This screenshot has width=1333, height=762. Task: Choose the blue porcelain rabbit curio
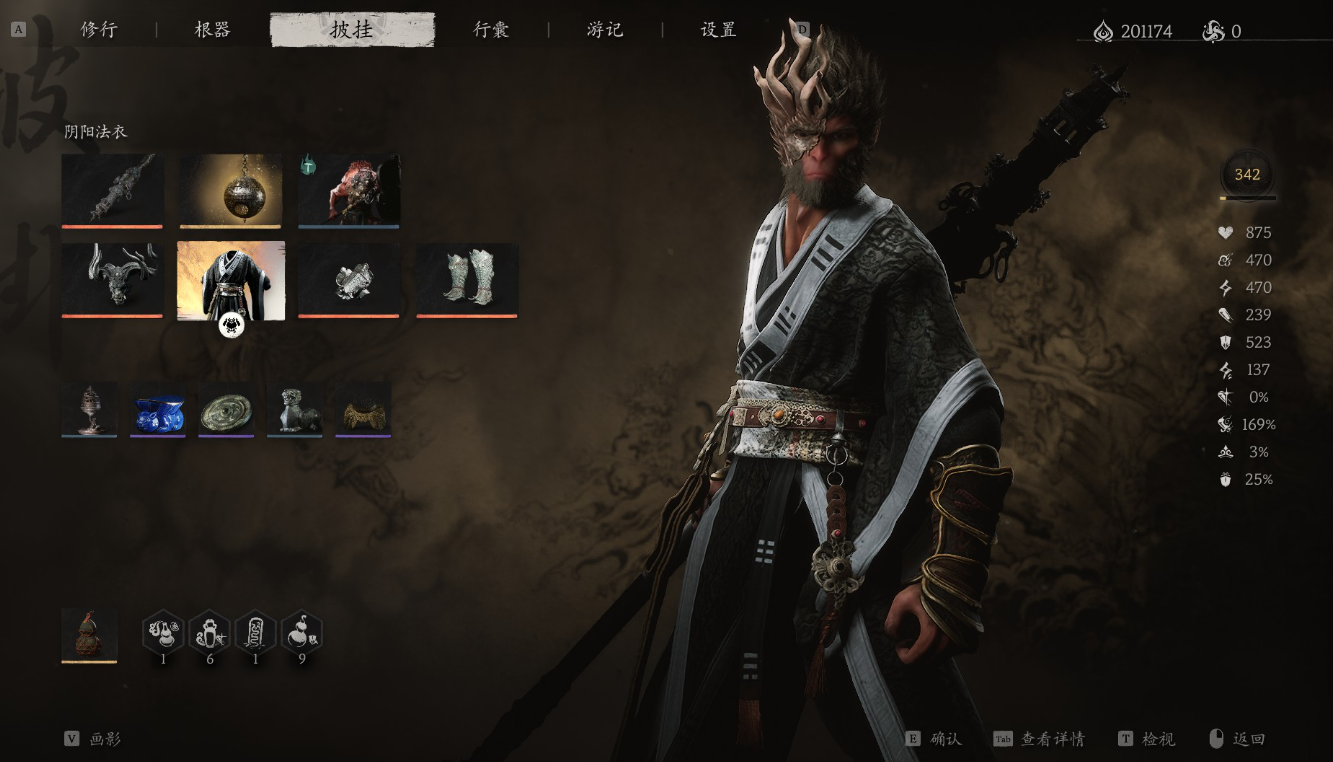pos(158,409)
